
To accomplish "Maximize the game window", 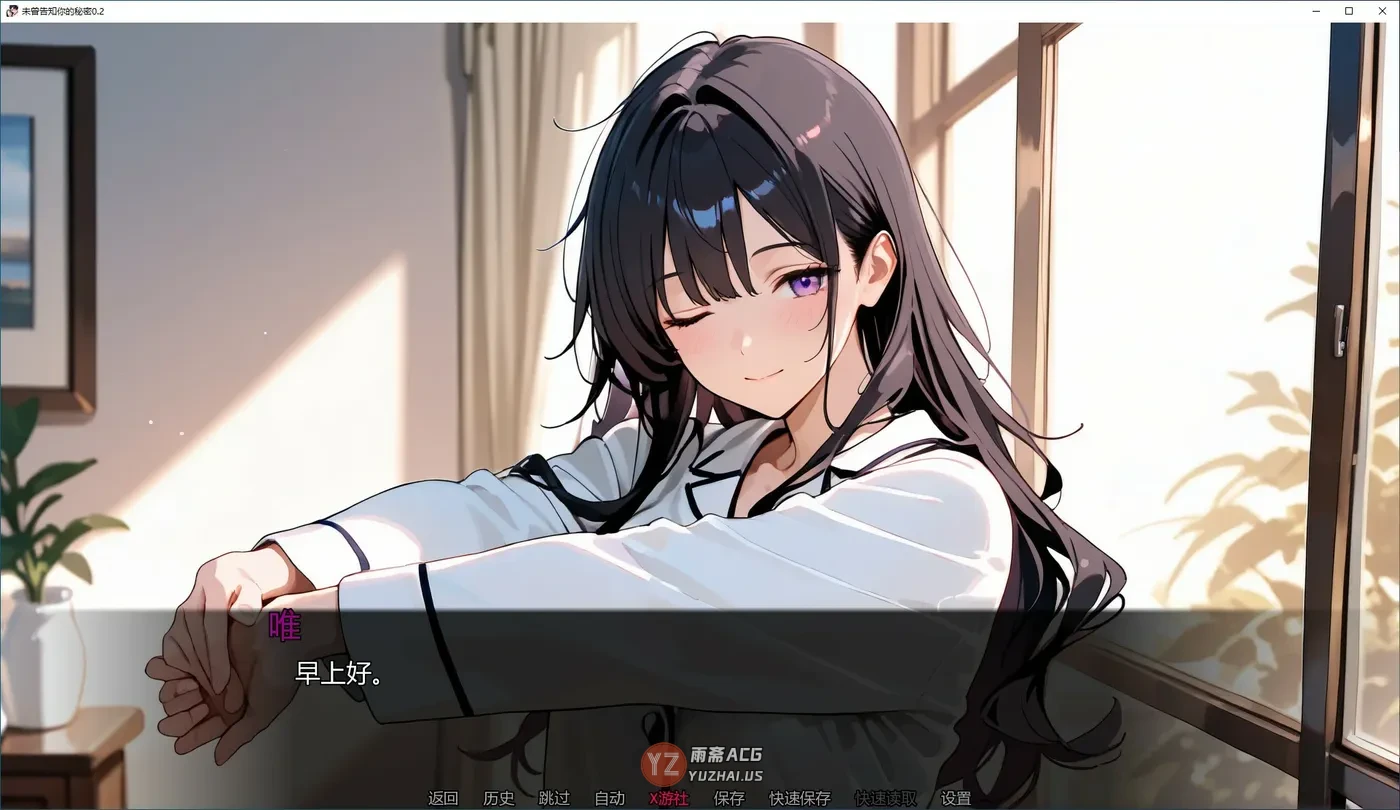I will tap(1348, 11).
